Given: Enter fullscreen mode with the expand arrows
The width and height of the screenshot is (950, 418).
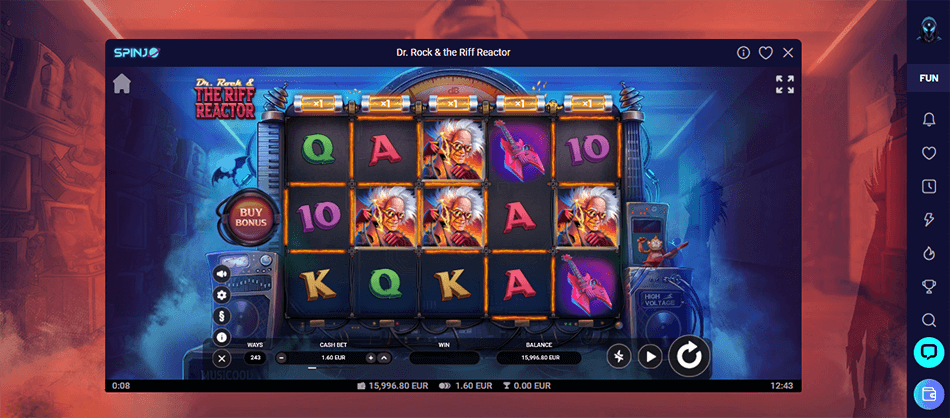Looking at the screenshot, I should (785, 84).
